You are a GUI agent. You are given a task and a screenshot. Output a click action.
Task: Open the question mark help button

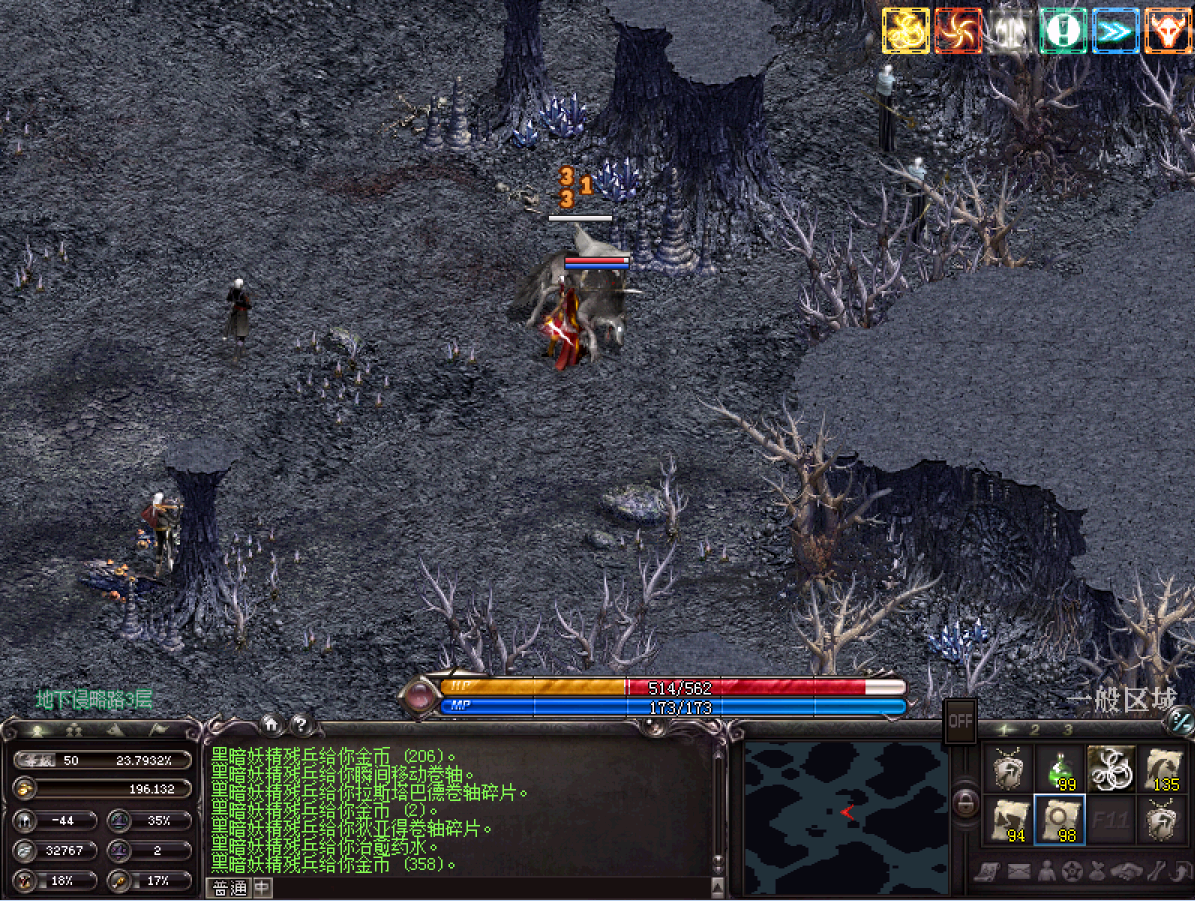pos(298,724)
